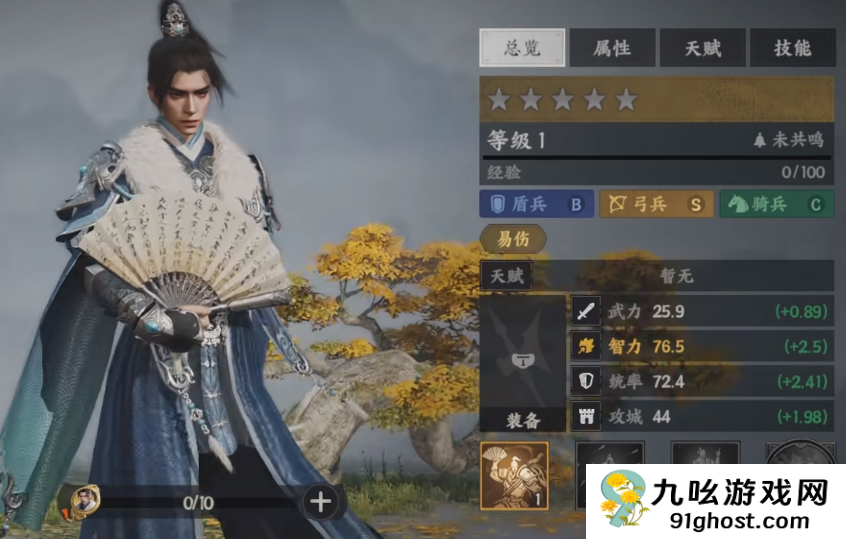Select the fan skill icon
The width and height of the screenshot is (846, 539).
[514, 475]
